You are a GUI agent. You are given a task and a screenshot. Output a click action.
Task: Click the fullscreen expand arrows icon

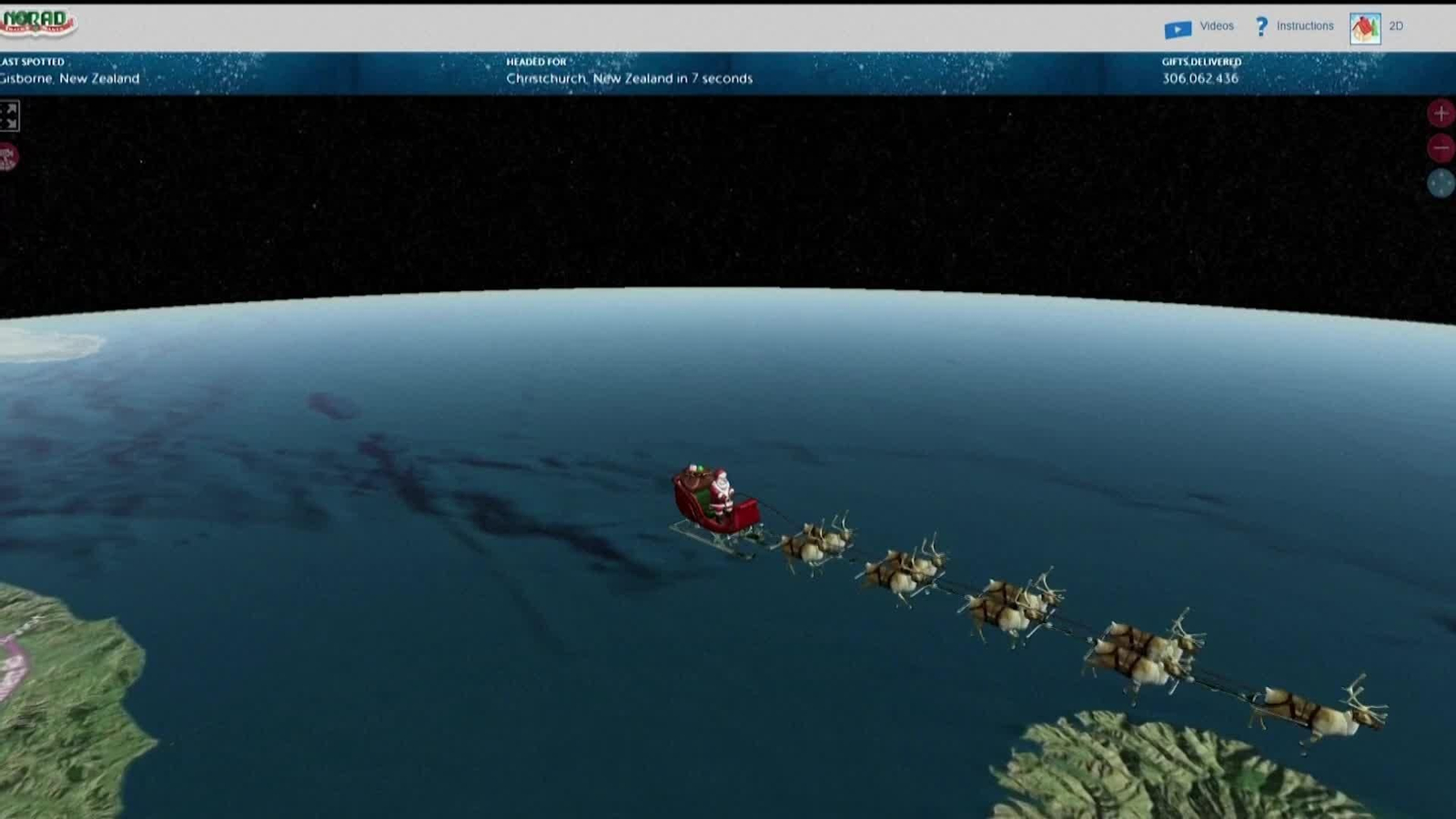pyautogui.click(x=11, y=115)
